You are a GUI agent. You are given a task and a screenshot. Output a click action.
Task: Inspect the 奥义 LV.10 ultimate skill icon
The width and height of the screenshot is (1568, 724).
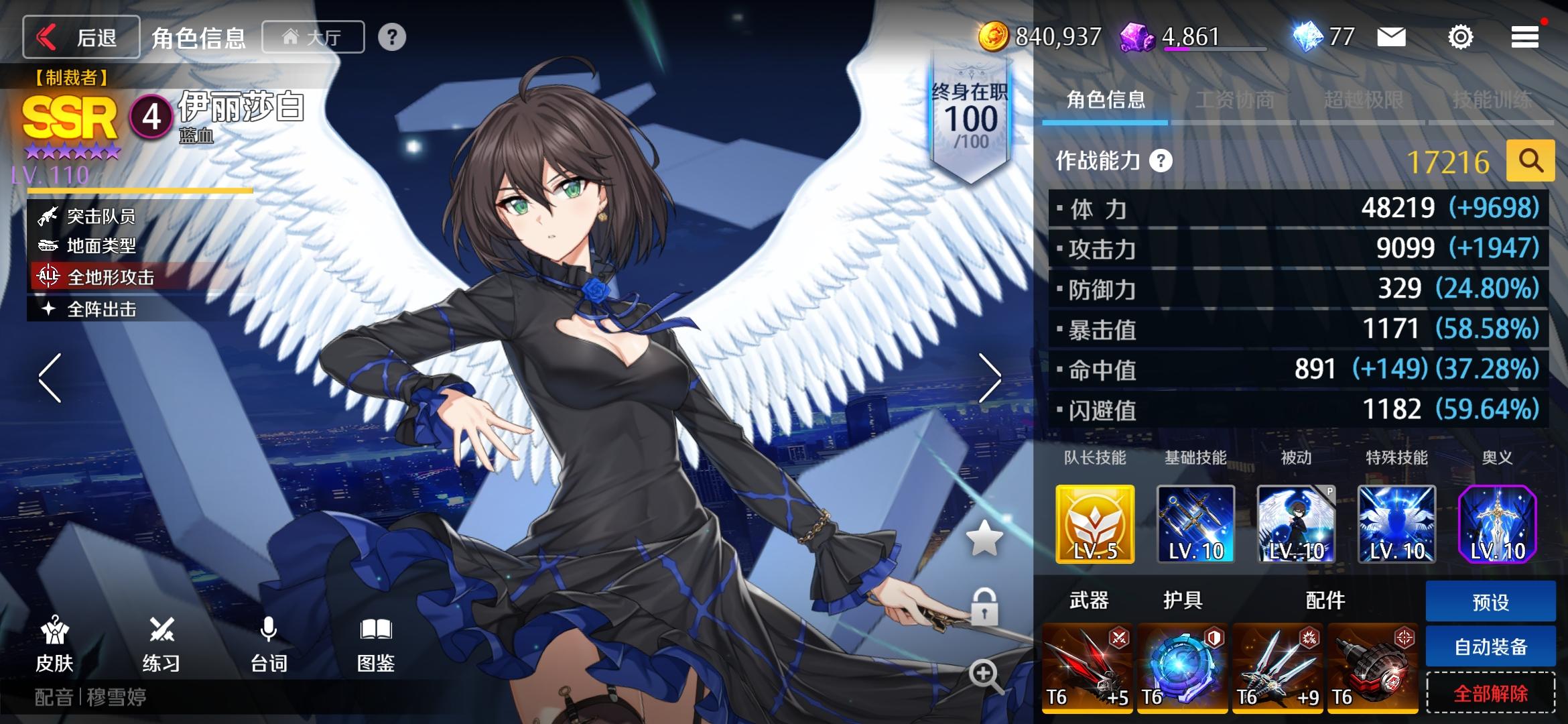coord(1498,524)
